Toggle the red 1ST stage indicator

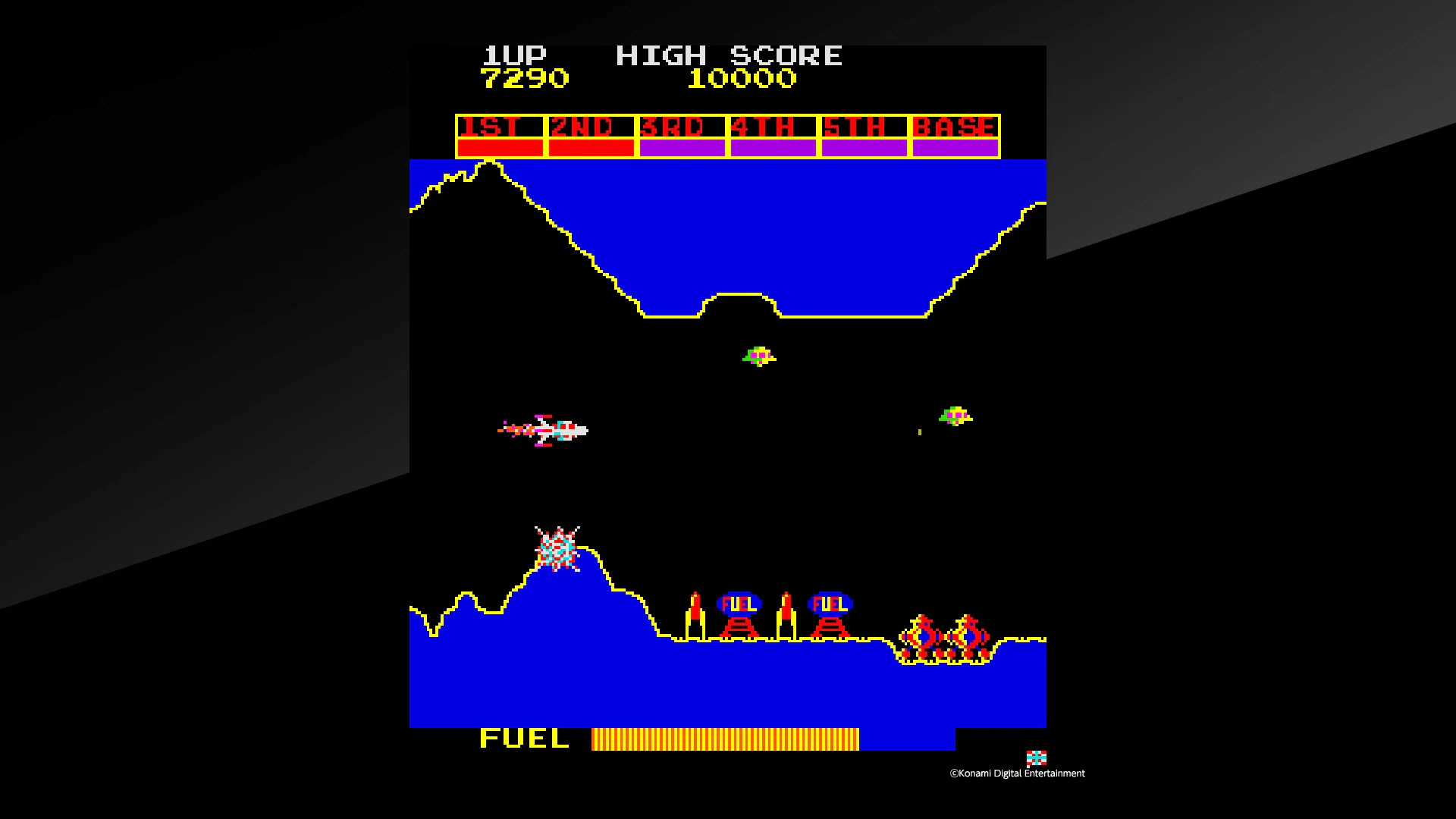point(500,134)
